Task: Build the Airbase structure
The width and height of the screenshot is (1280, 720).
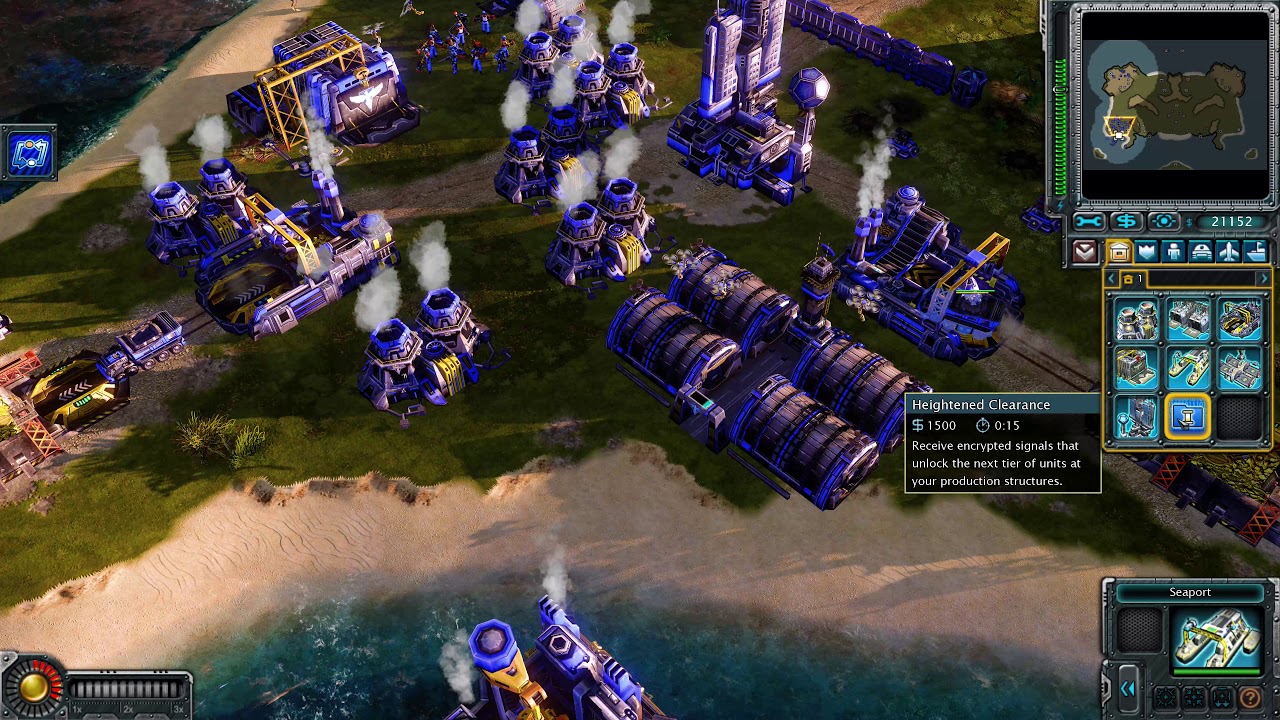Action: (1239, 368)
